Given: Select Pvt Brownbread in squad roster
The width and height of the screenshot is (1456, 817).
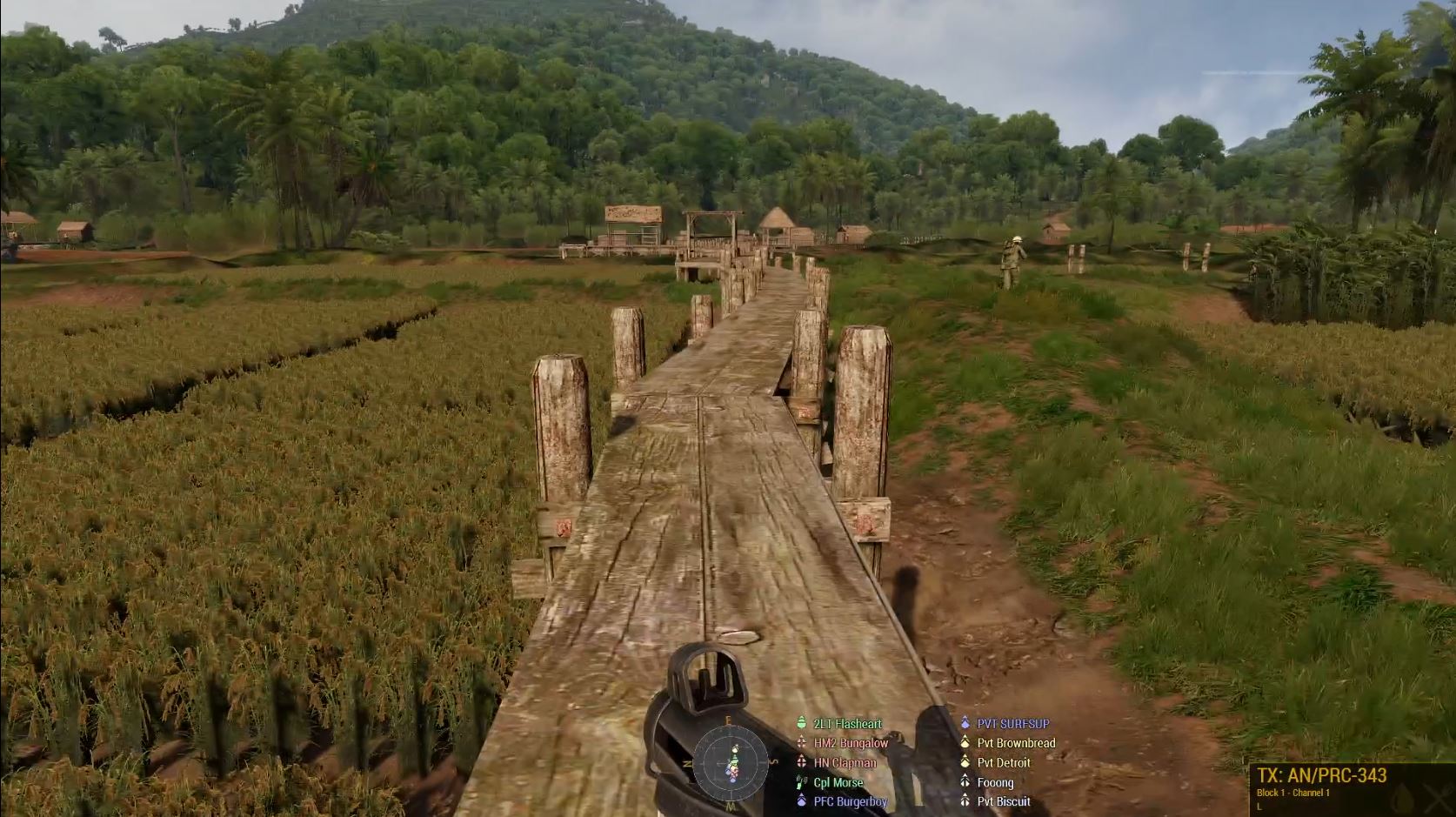Looking at the screenshot, I should pos(1016,743).
